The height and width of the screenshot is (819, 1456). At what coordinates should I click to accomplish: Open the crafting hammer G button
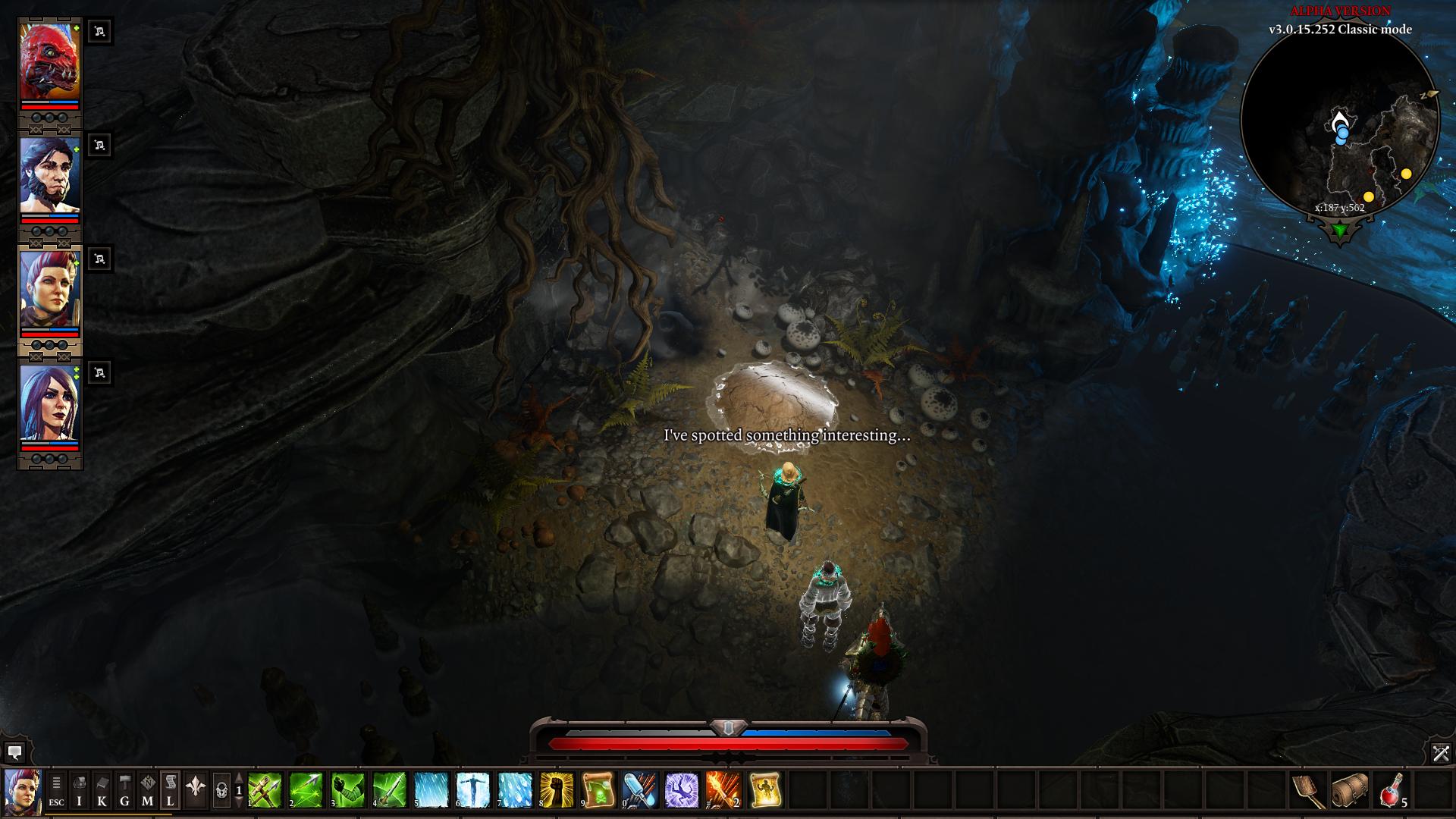124,789
